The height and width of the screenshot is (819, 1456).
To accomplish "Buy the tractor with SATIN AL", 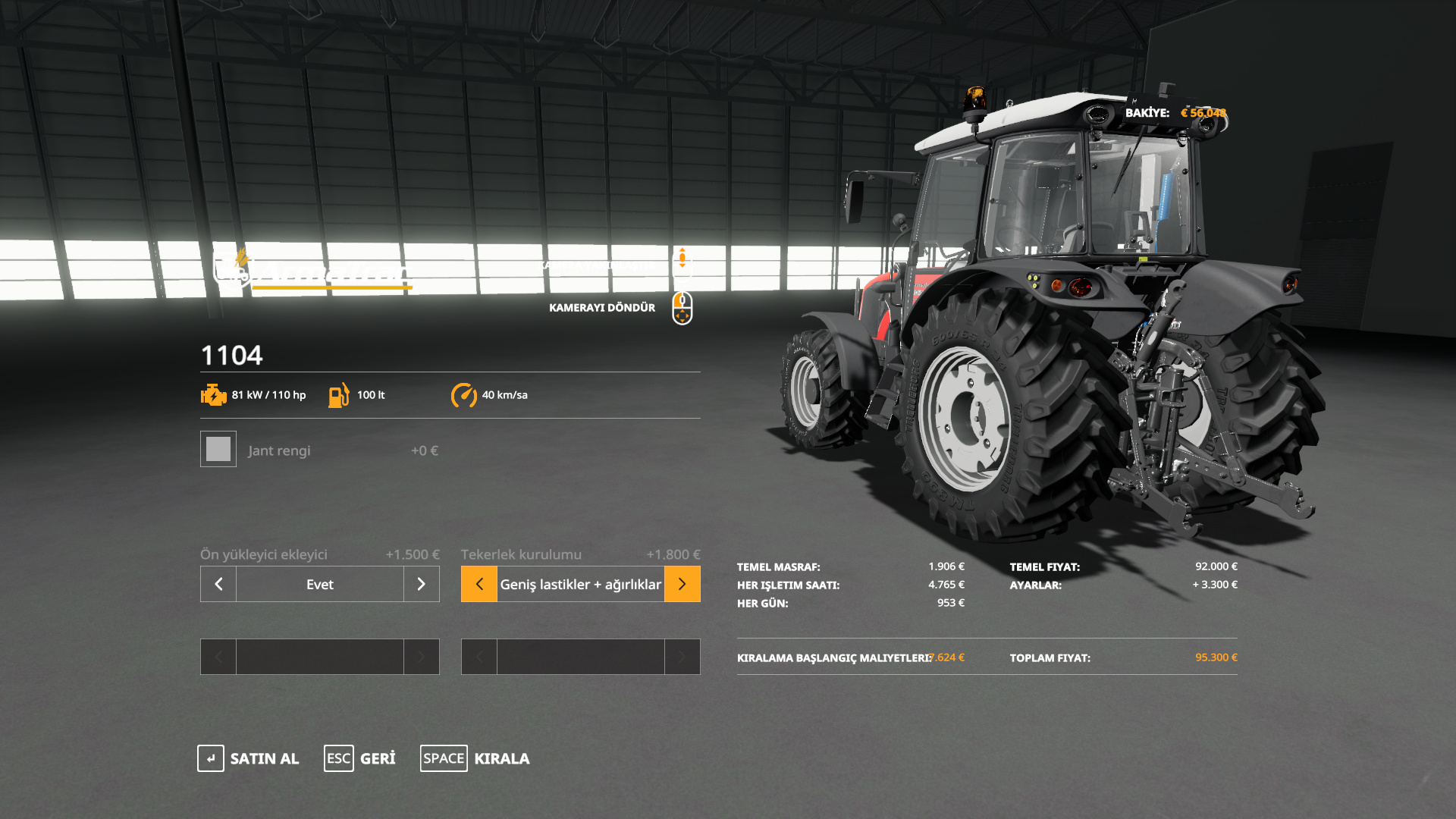I will (x=249, y=758).
